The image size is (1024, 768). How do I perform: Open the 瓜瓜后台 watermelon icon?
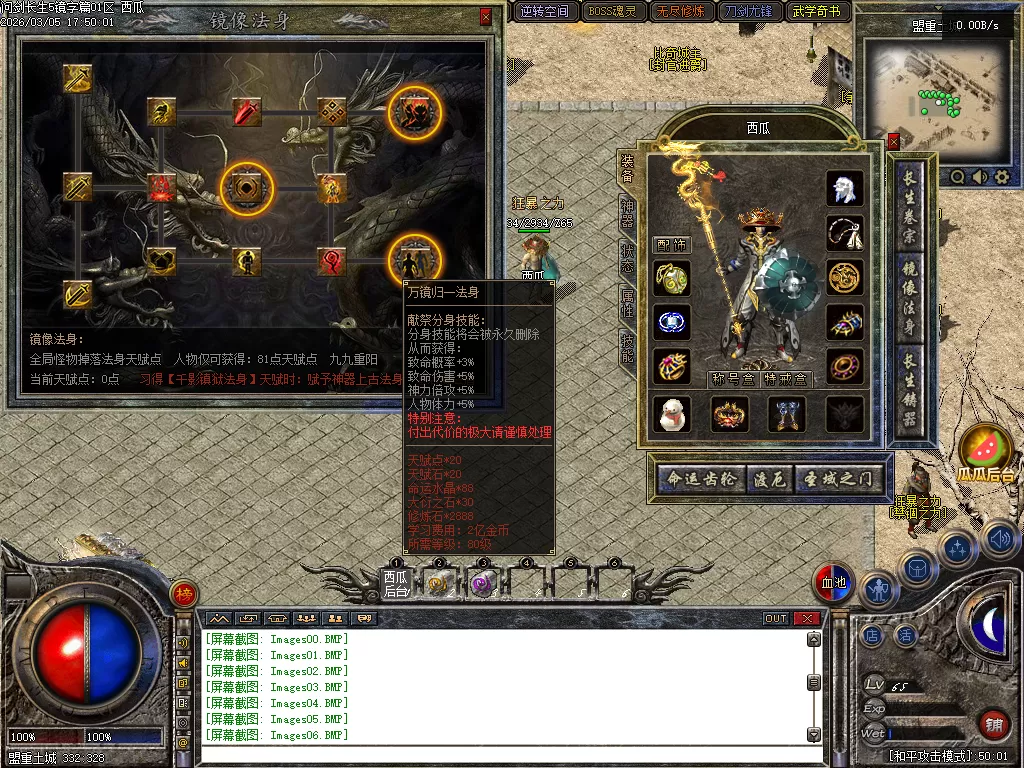click(x=986, y=452)
